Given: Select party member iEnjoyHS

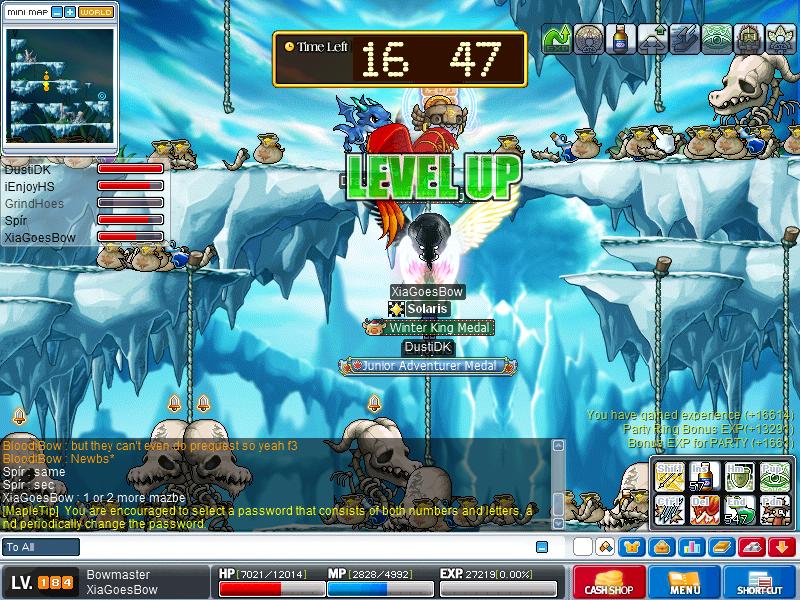Looking at the screenshot, I should pos(30,187).
